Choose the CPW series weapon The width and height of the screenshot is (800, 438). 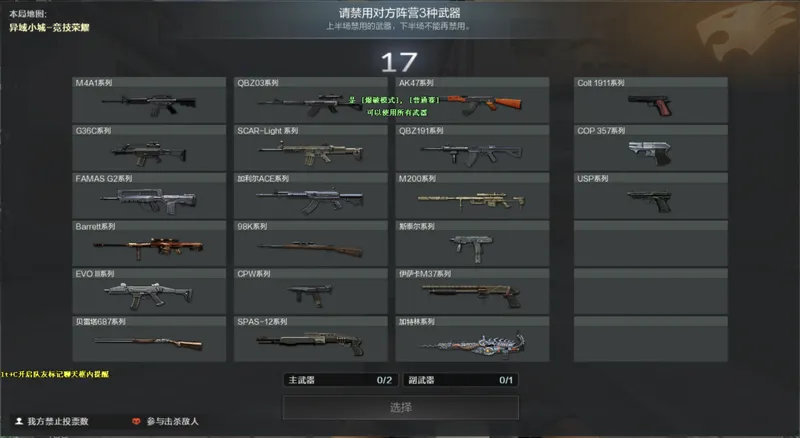coord(311,291)
